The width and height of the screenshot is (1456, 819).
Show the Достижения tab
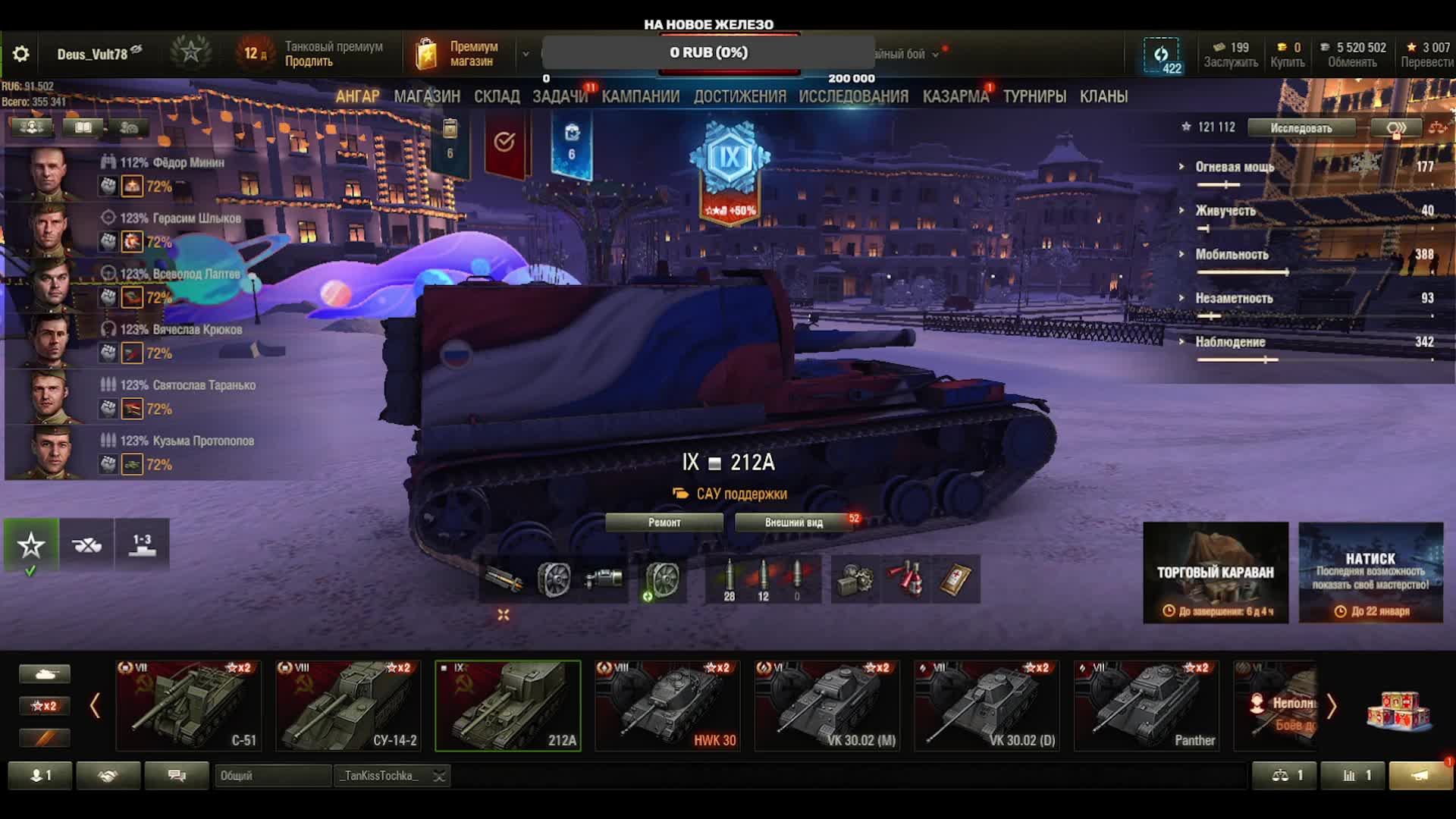tap(739, 96)
